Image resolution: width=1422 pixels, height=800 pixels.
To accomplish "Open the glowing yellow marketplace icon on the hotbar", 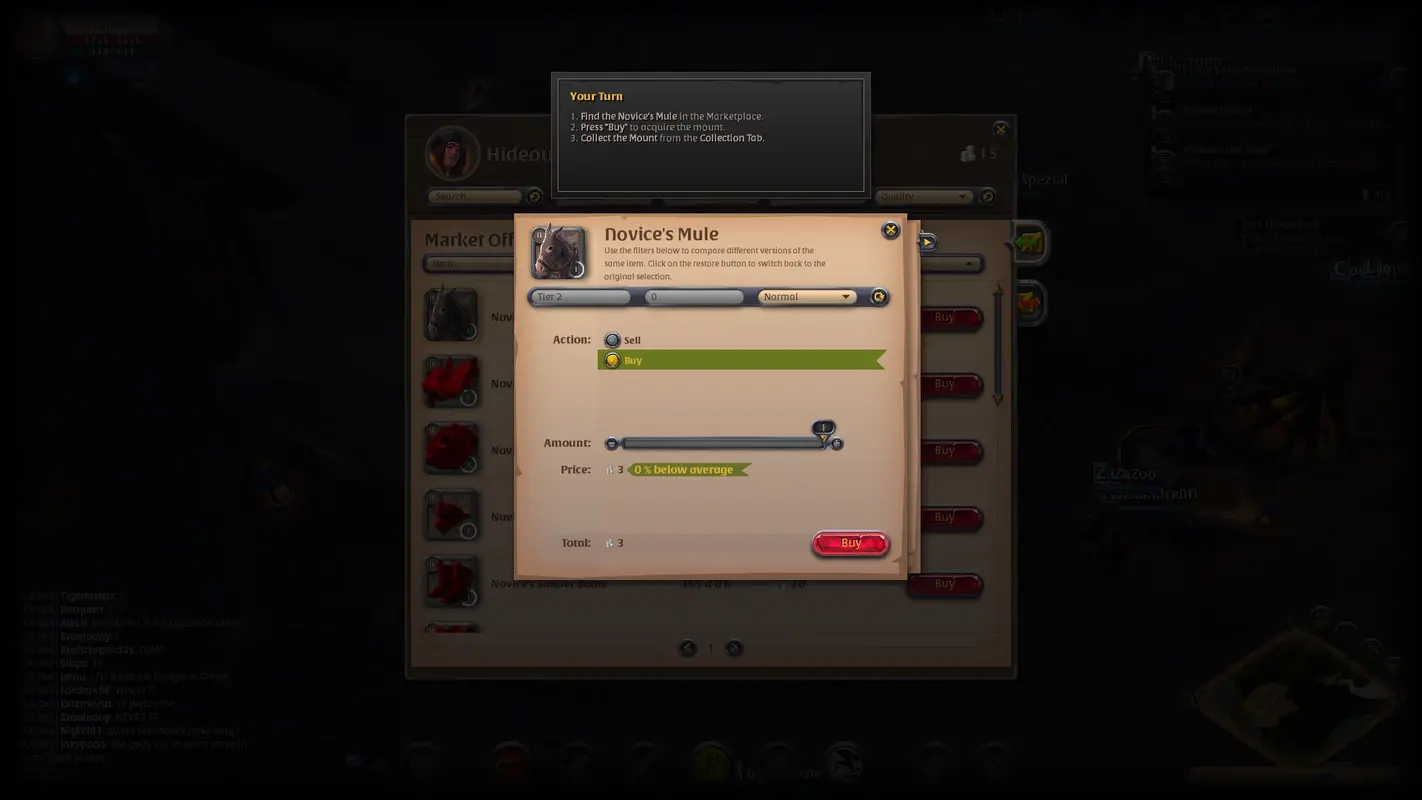I will pos(712,761).
